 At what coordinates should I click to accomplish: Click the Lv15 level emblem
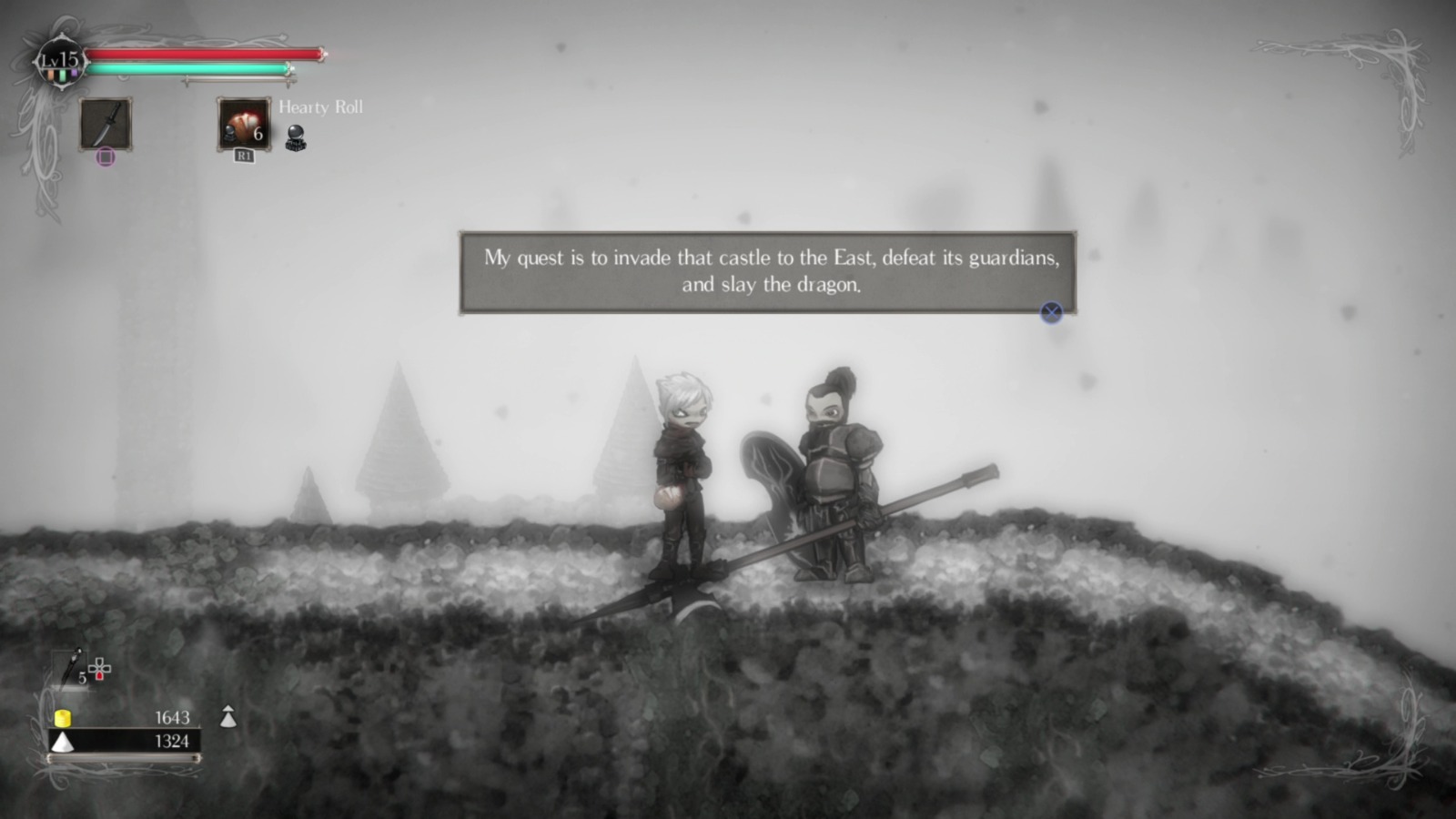(60, 59)
